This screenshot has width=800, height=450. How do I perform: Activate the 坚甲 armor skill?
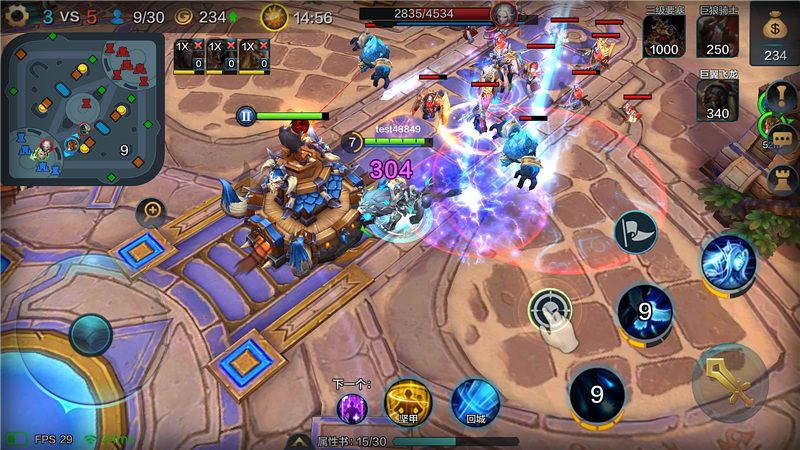pos(408,402)
